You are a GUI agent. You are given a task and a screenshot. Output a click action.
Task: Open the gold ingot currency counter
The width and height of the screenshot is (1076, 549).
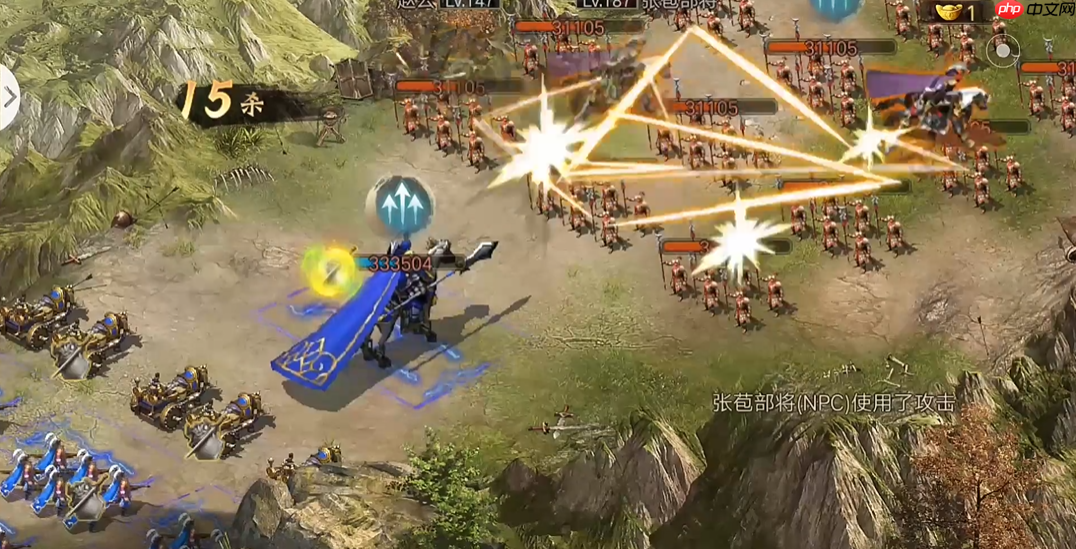[957, 13]
